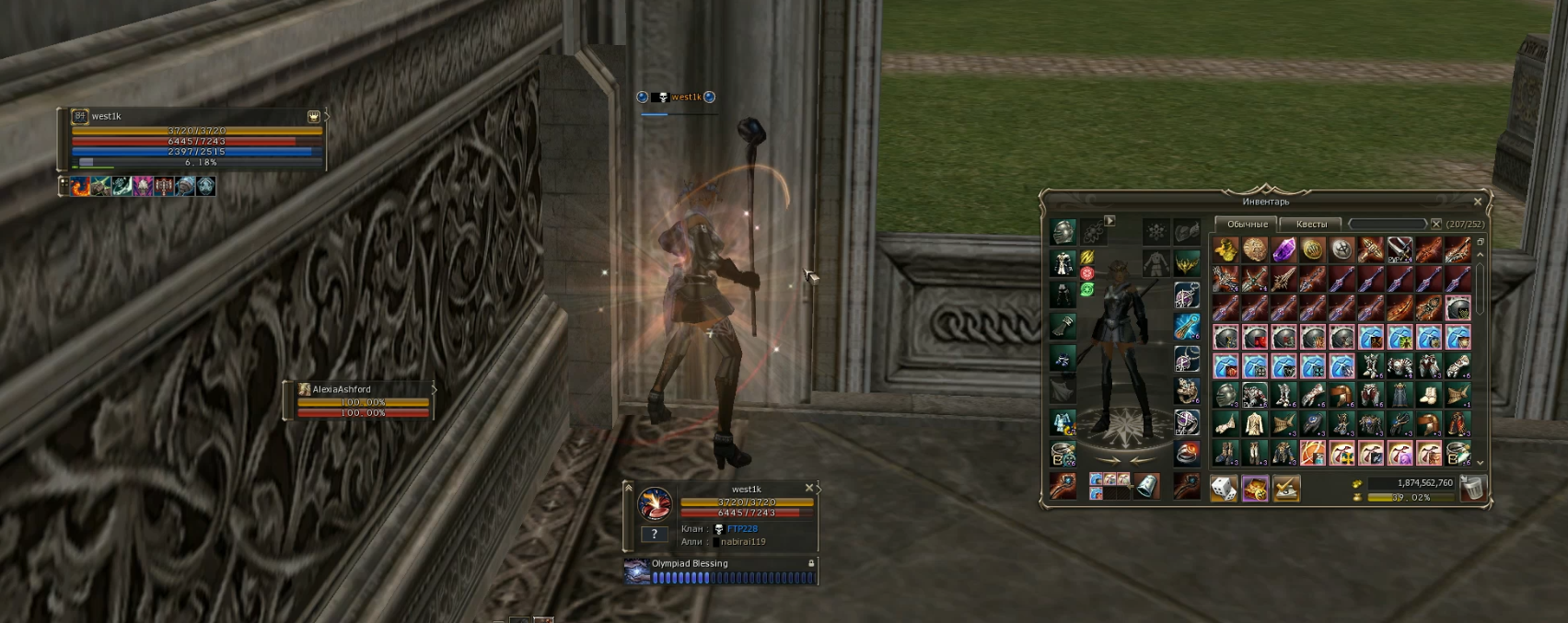Click the question mark target button
Viewport: 1568px width, 623px height.
(655, 534)
